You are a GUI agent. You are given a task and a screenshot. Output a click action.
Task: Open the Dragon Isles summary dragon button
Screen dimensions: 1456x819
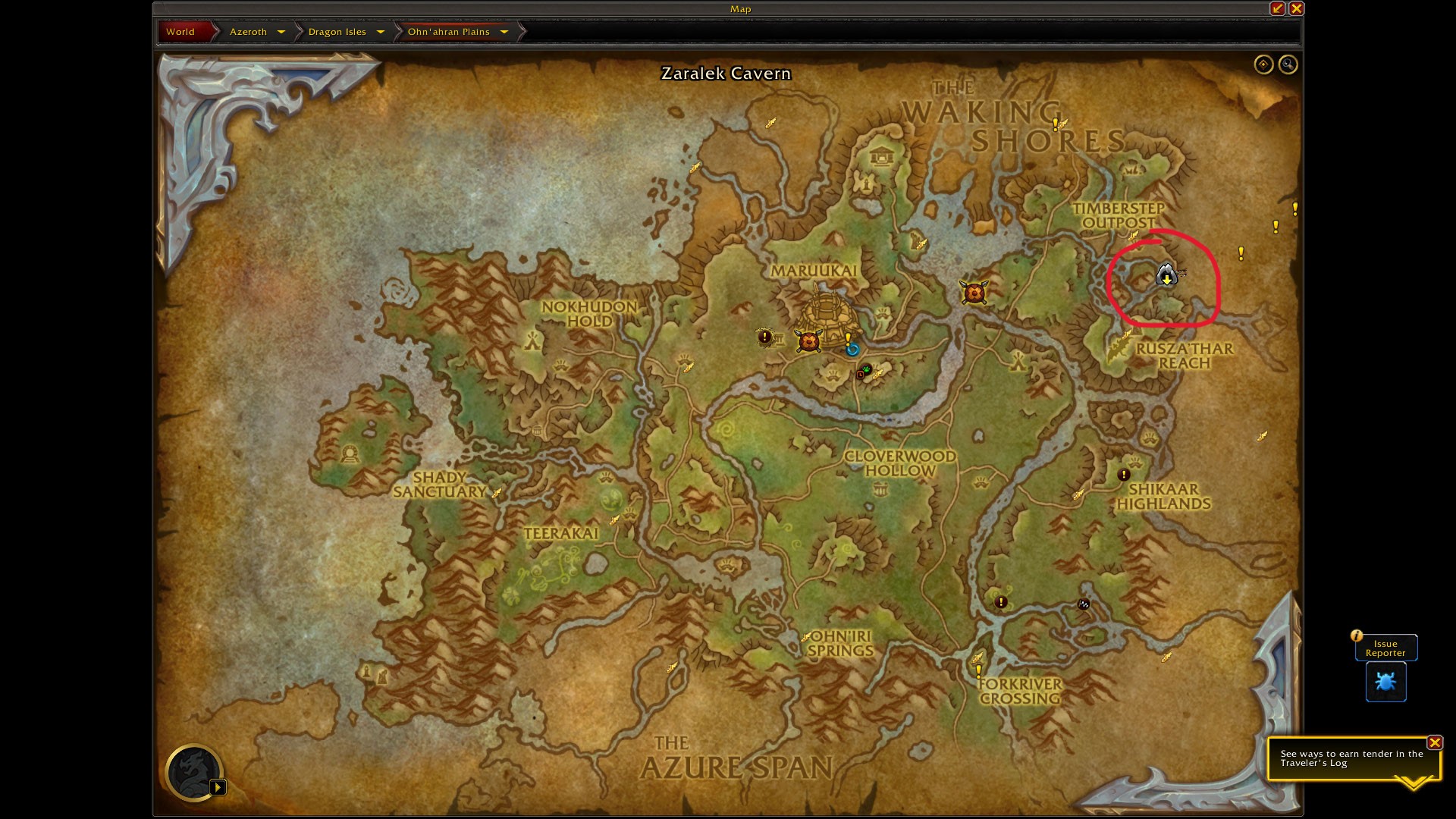pyautogui.click(x=193, y=773)
